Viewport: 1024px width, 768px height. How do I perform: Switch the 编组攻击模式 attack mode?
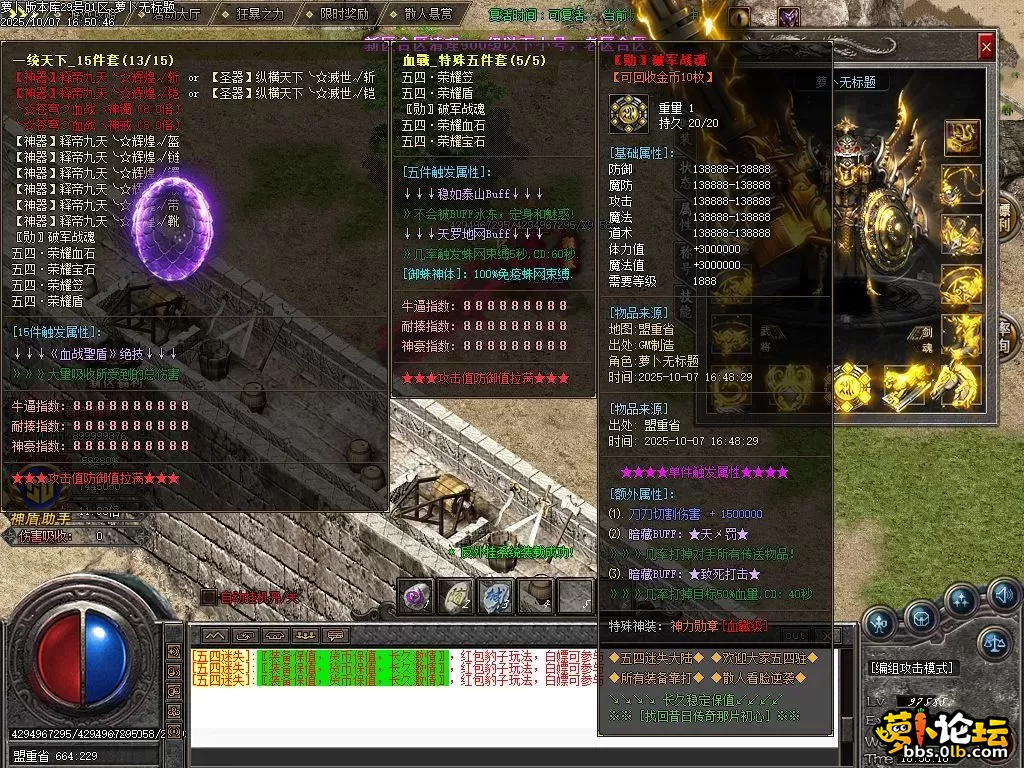click(912, 668)
